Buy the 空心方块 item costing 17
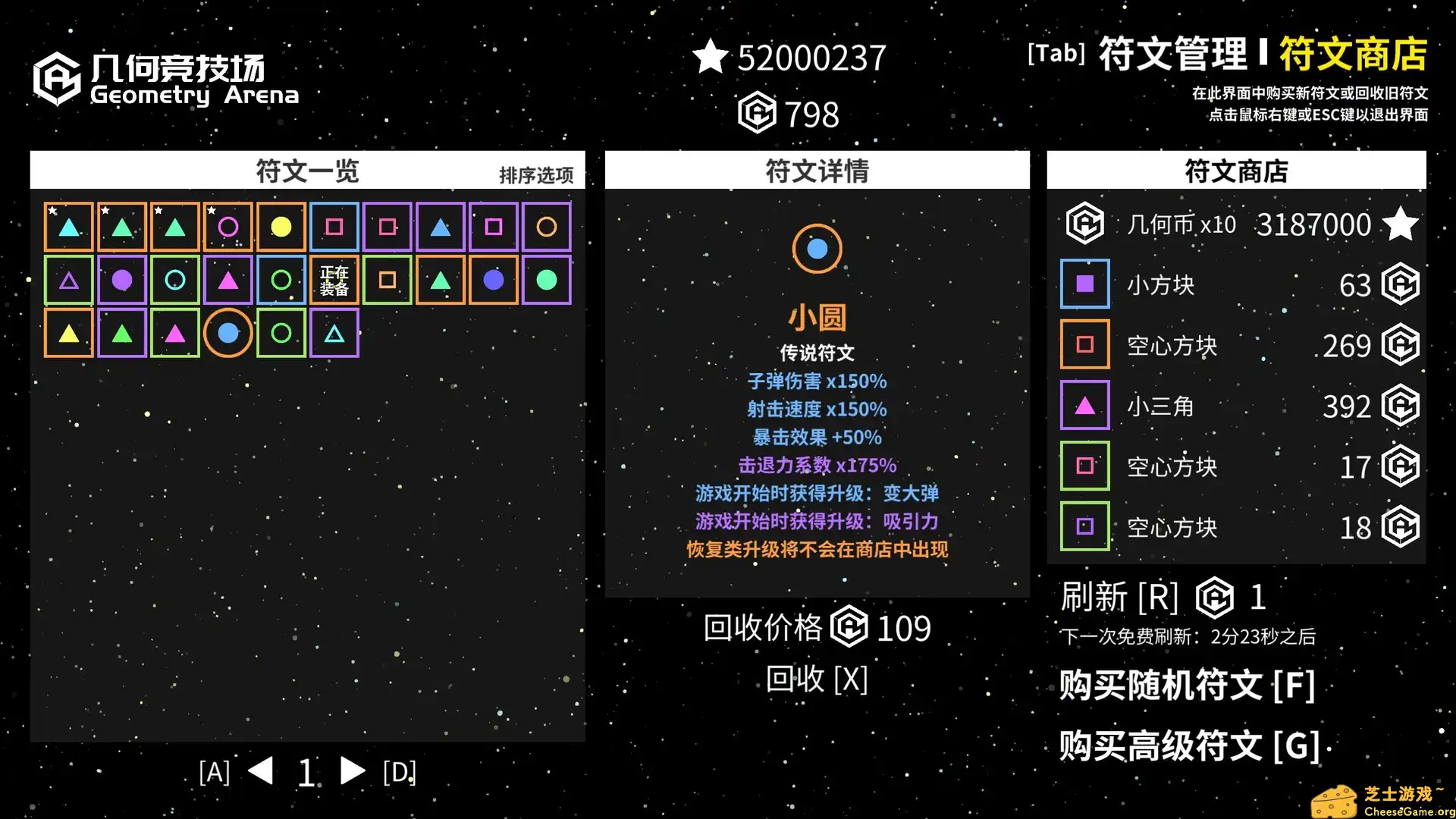 tap(1236, 466)
